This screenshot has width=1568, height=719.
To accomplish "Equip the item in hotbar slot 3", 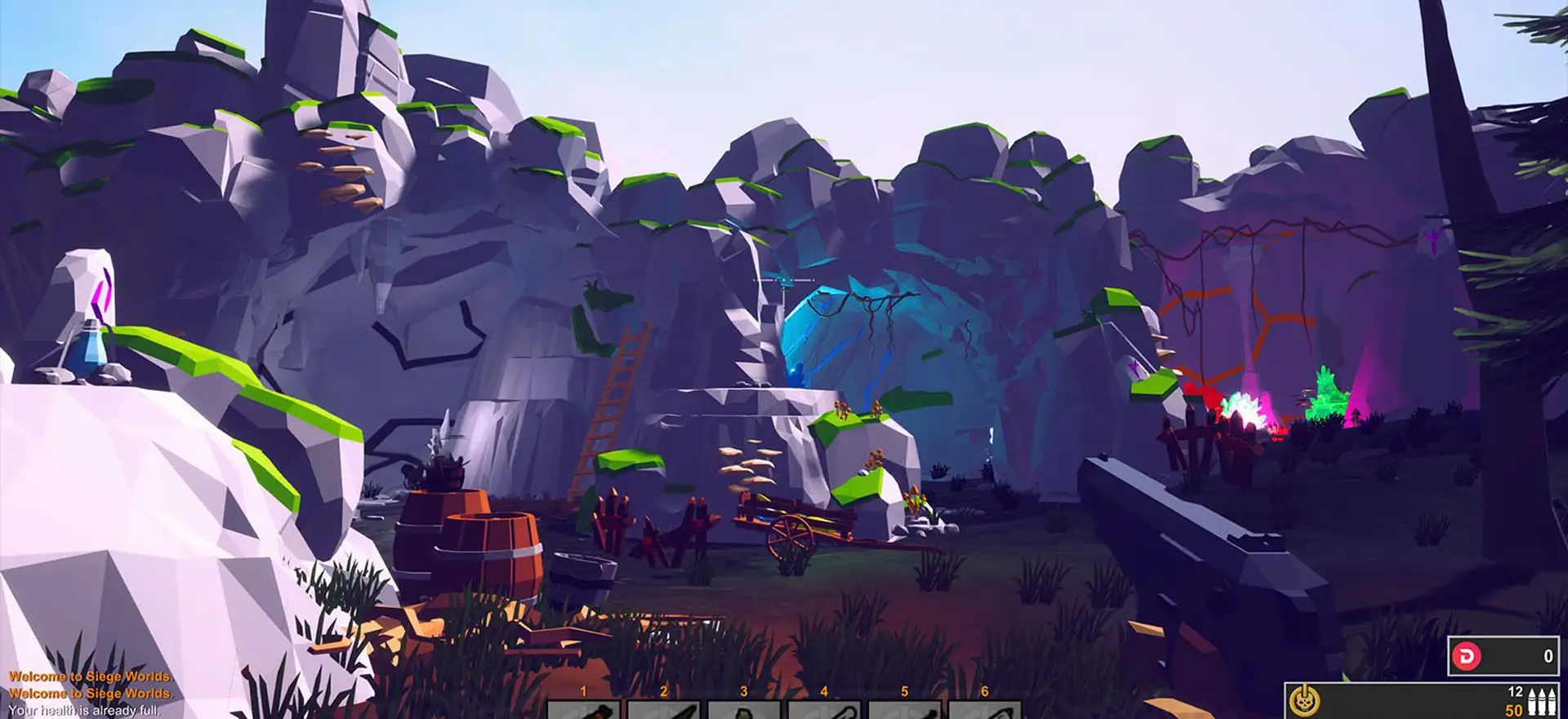I will (x=743, y=709).
